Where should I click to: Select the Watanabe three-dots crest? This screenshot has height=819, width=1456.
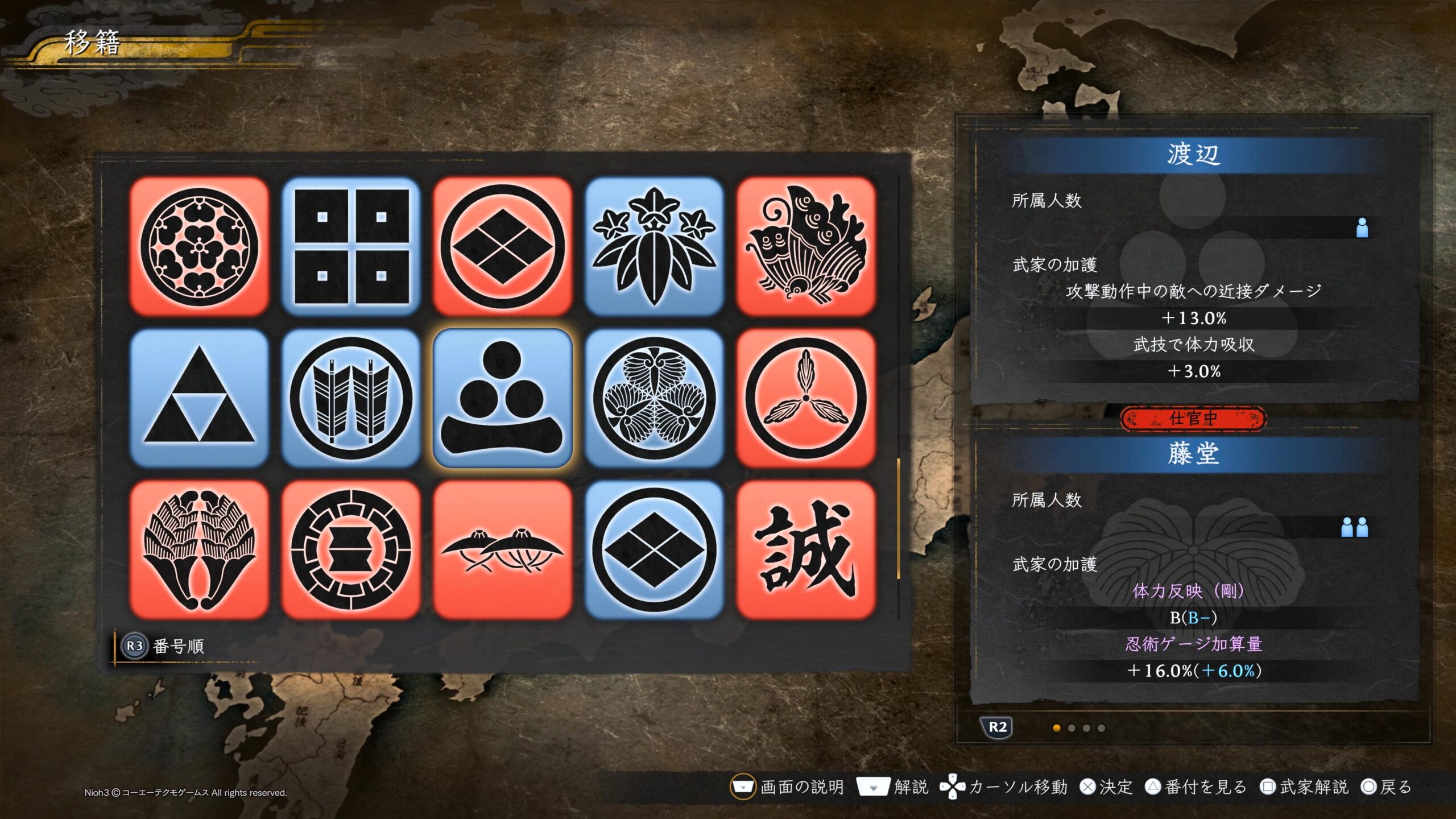(503, 398)
